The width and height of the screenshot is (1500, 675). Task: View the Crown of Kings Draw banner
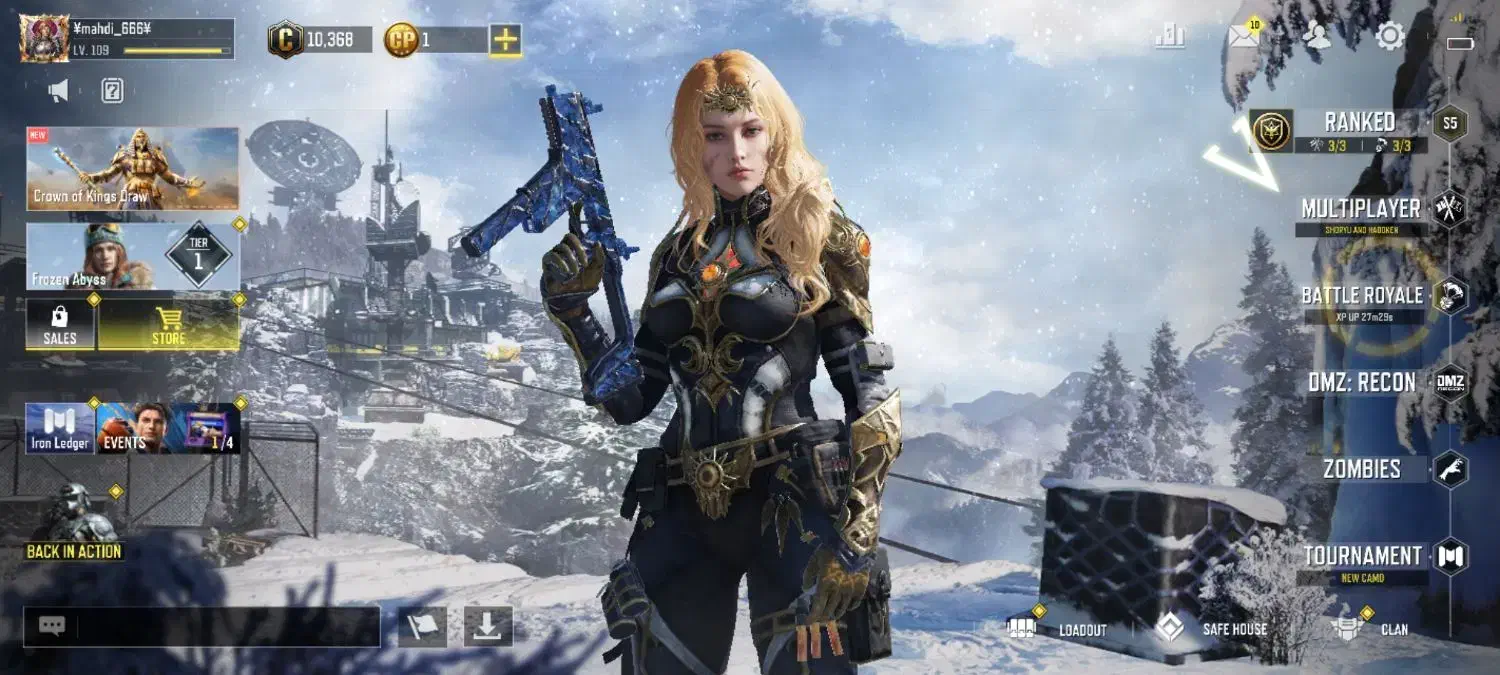click(133, 168)
